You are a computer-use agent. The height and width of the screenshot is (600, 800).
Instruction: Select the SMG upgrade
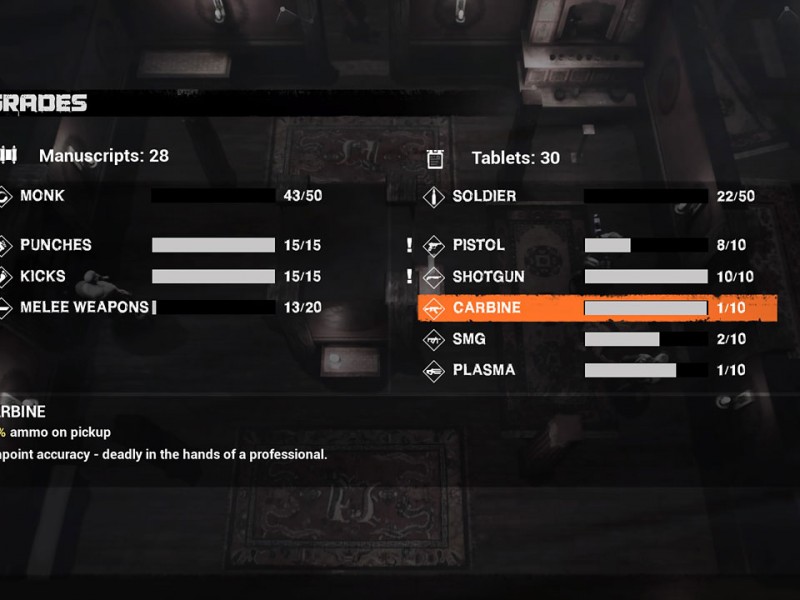(x=469, y=339)
